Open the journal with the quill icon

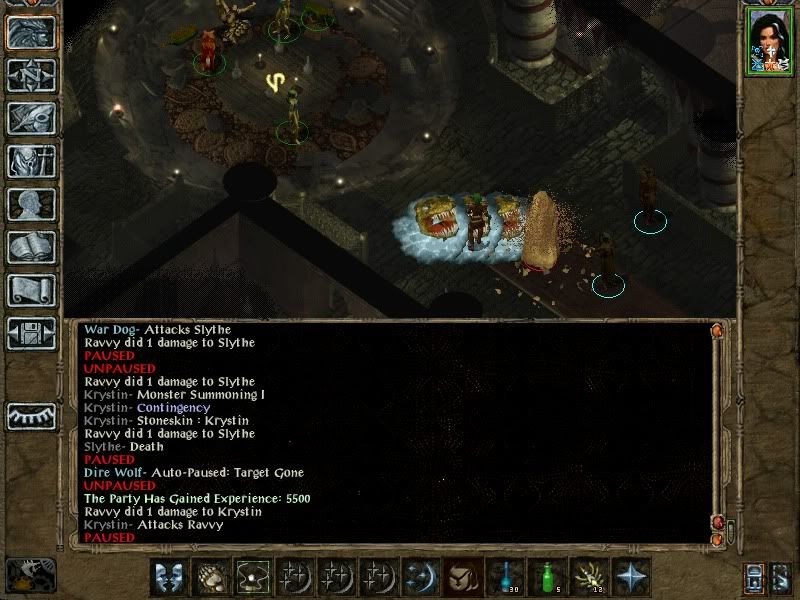31,118
